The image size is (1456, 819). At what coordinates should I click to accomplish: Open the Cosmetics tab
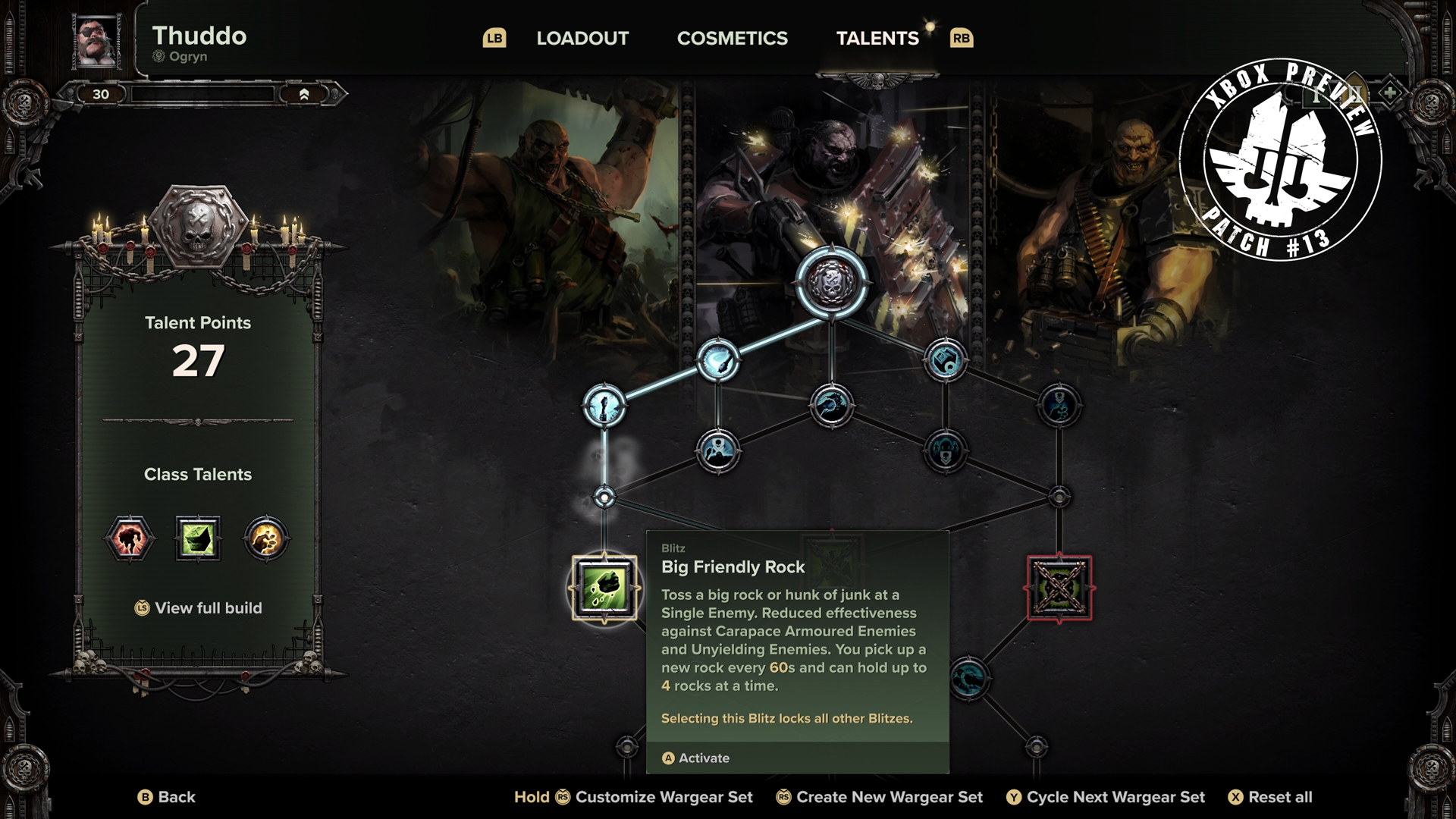[732, 38]
